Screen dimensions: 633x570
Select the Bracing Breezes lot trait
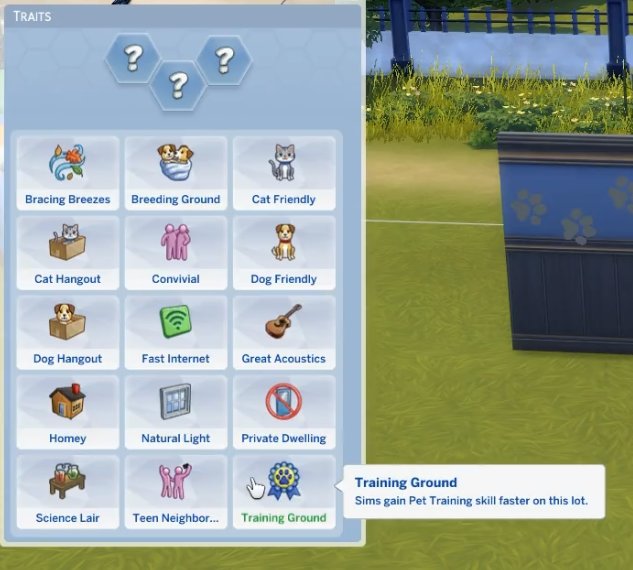(68, 172)
